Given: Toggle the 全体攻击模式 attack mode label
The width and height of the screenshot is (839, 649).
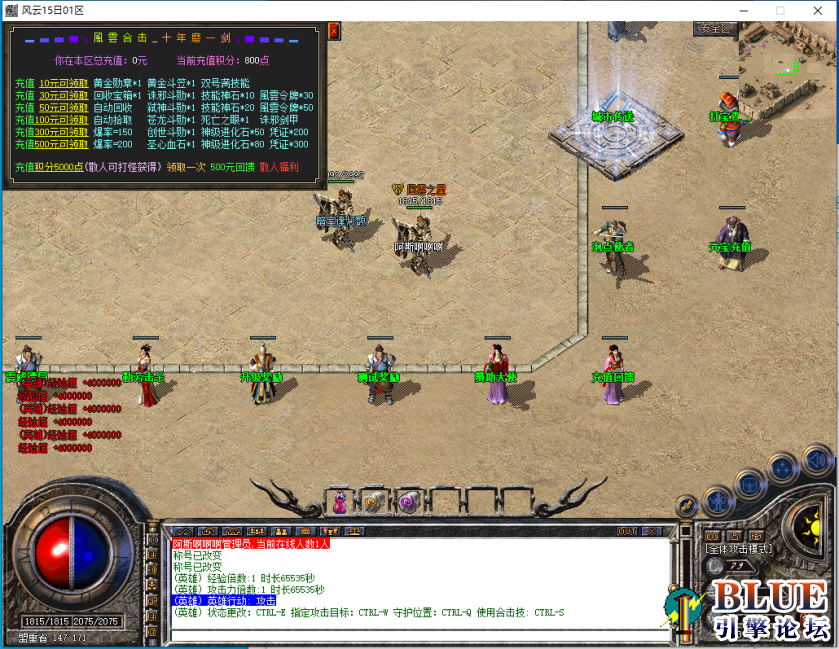Looking at the screenshot, I should (x=738, y=549).
